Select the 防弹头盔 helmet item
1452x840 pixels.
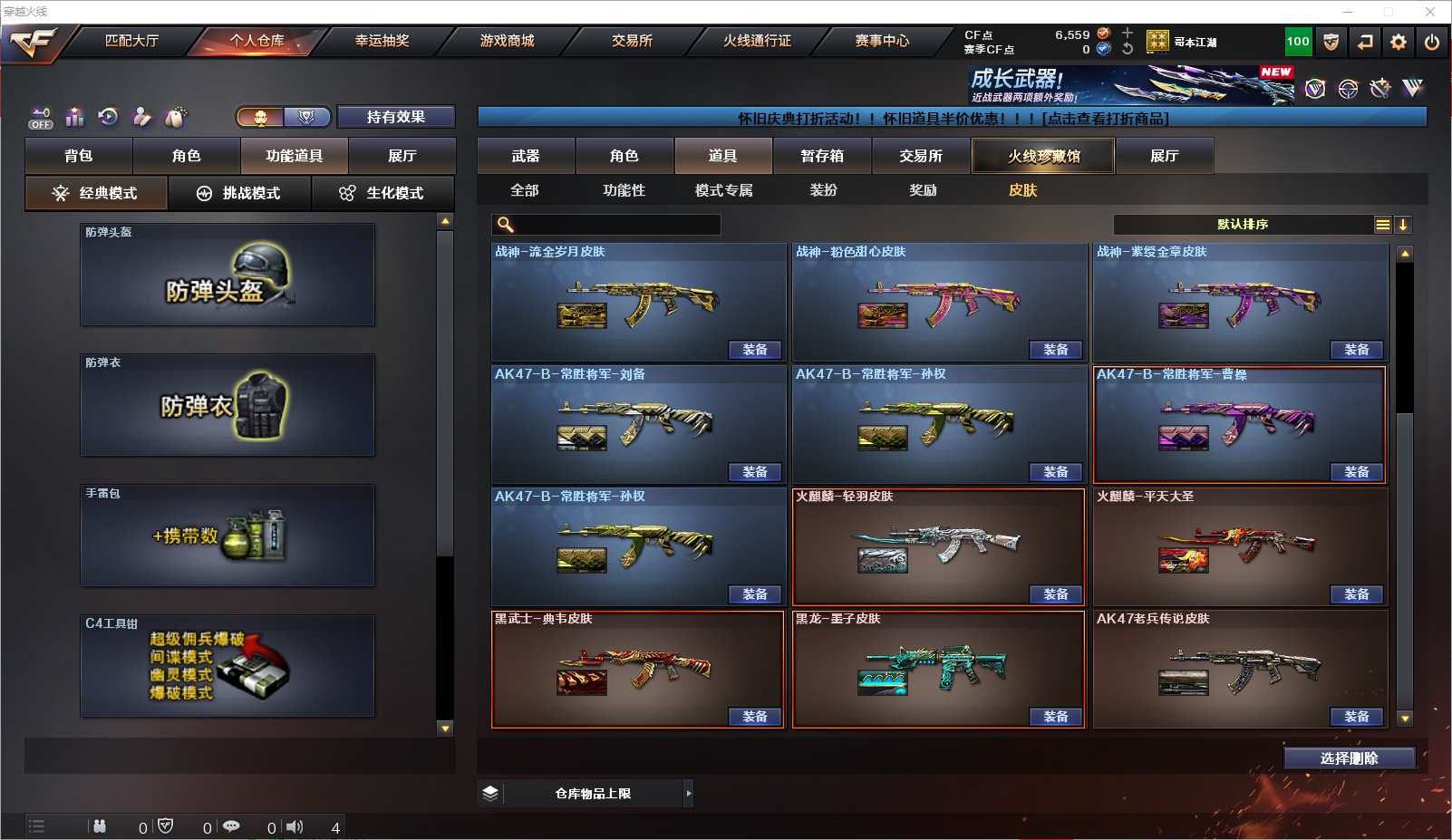point(227,275)
